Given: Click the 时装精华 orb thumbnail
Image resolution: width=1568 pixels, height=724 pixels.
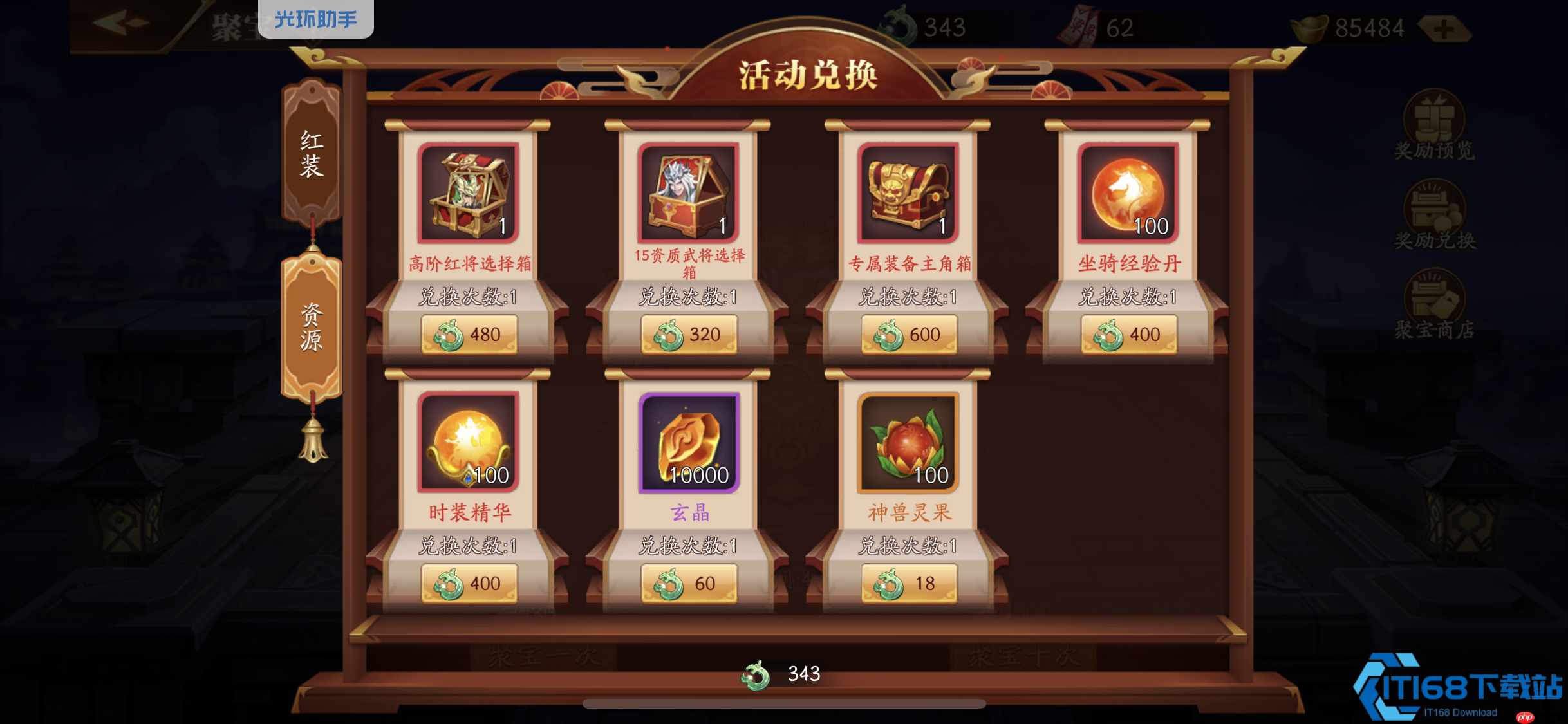Looking at the screenshot, I should pos(469,441).
